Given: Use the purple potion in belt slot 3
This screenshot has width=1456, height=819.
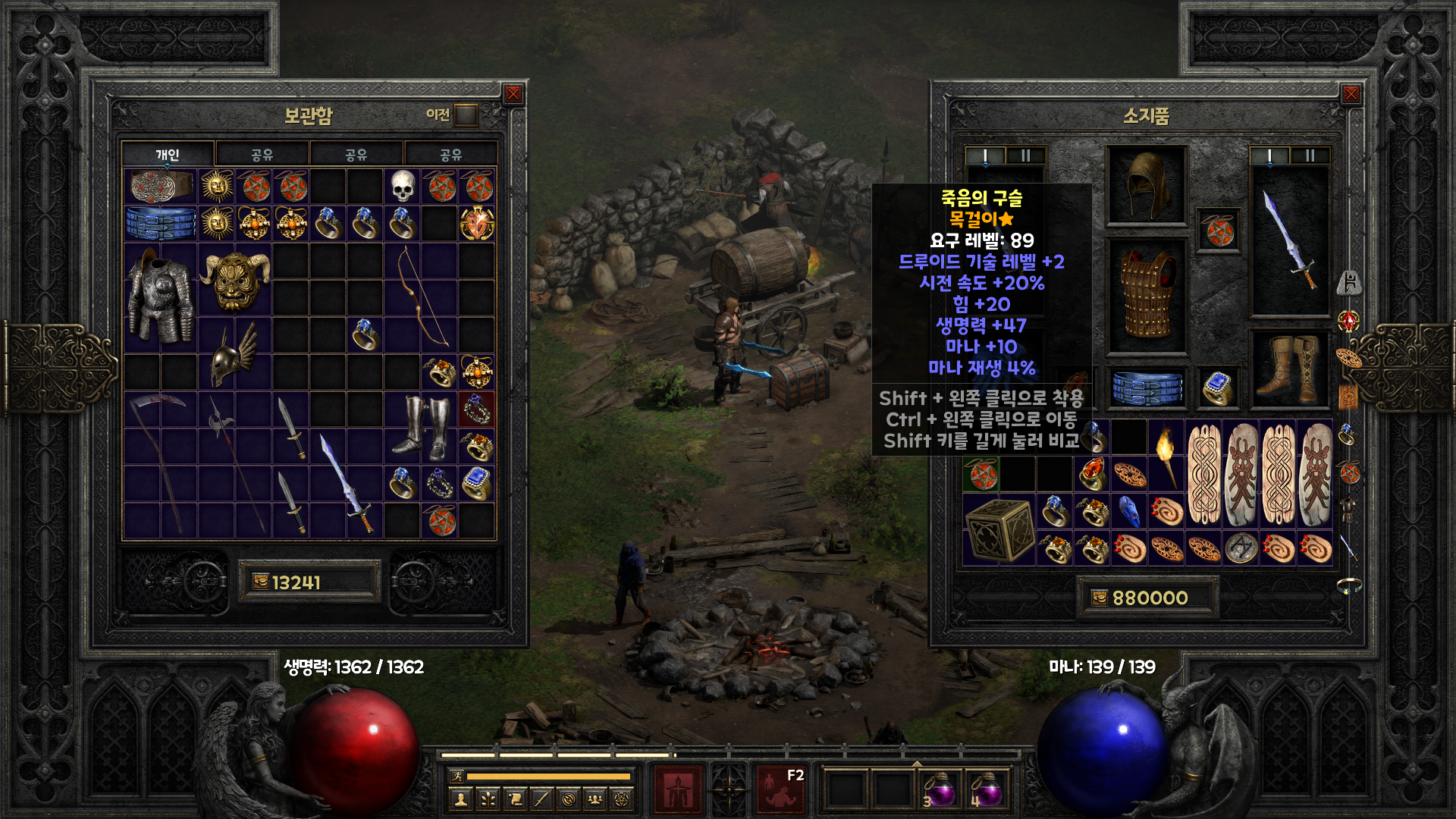Looking at the screenshot, I should (940, 792).
